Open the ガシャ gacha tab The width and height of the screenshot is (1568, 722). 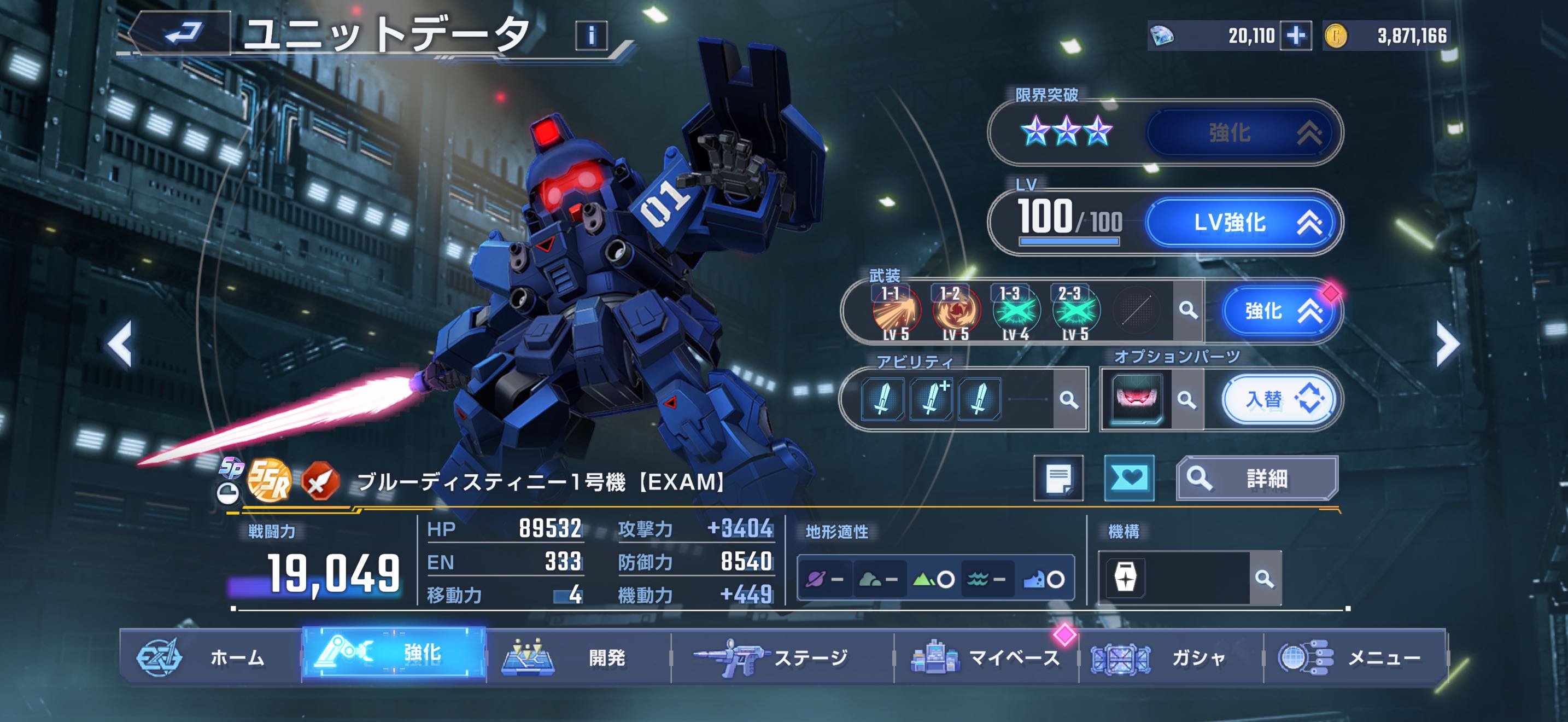tap(1170, 657)
